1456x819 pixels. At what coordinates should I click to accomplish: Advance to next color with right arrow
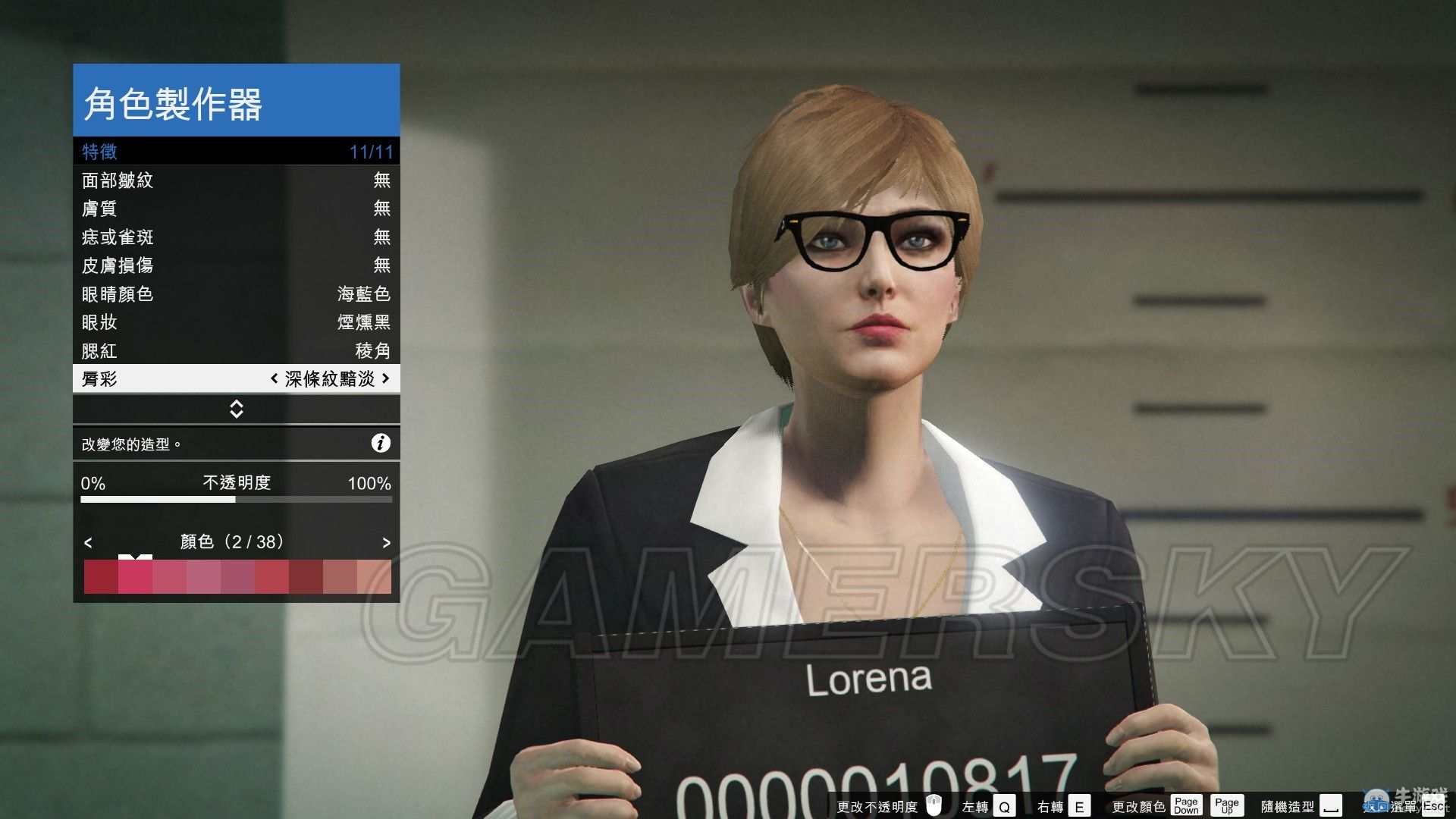tap(386, 542)
